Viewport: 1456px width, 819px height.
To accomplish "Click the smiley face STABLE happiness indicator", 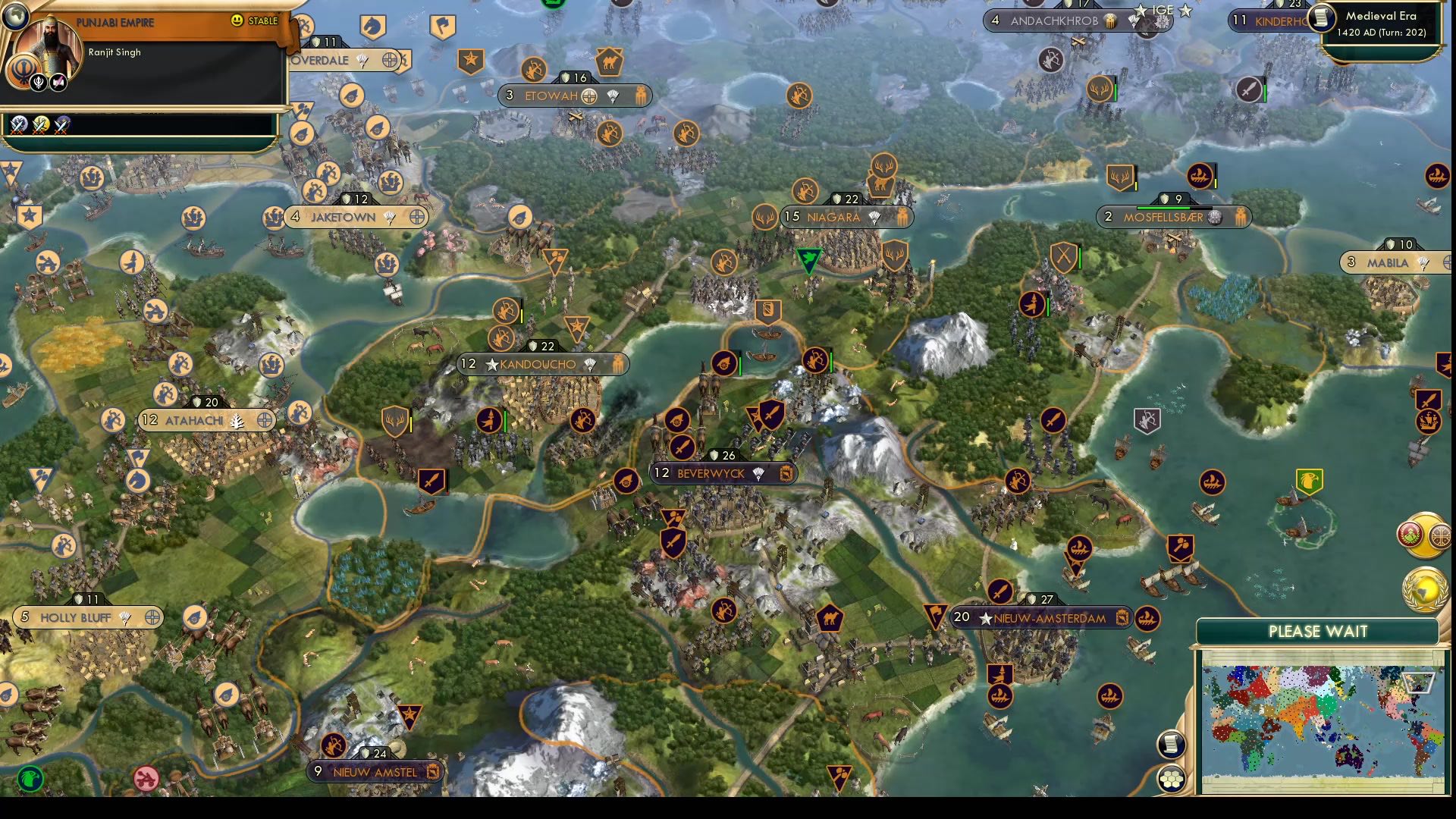I will [x=236, y=20].
